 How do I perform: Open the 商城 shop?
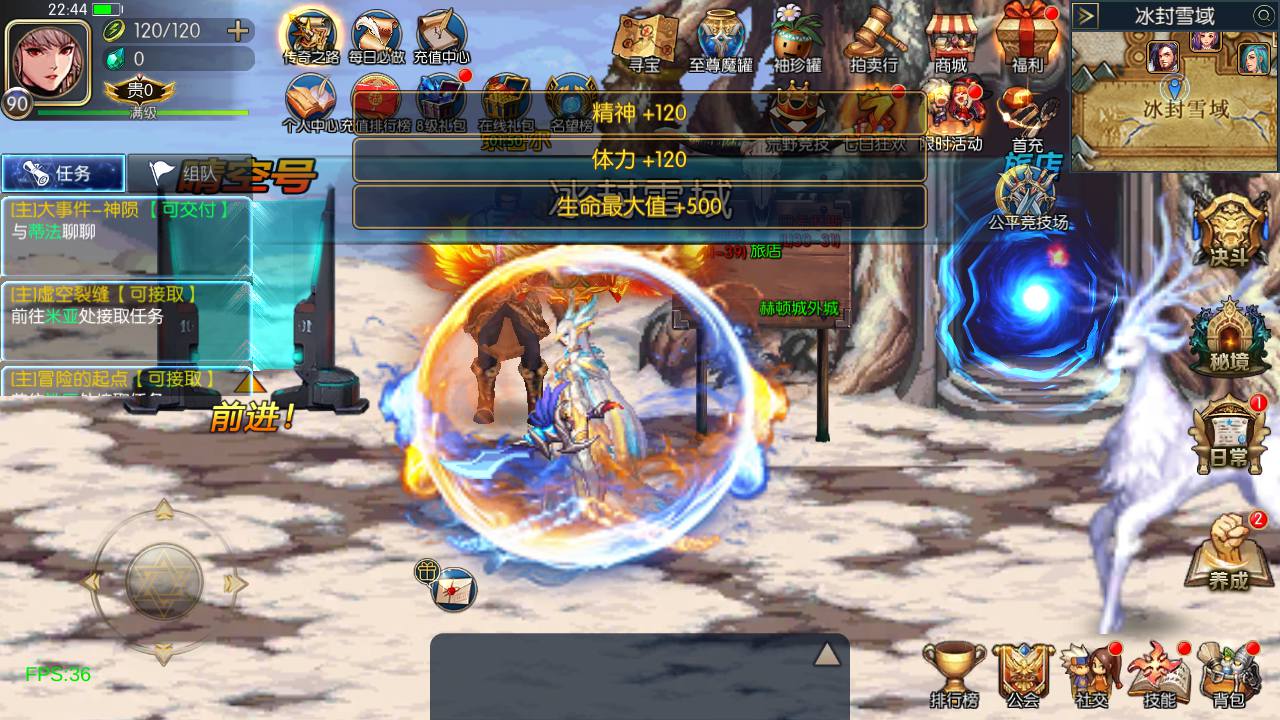[951, 42]
